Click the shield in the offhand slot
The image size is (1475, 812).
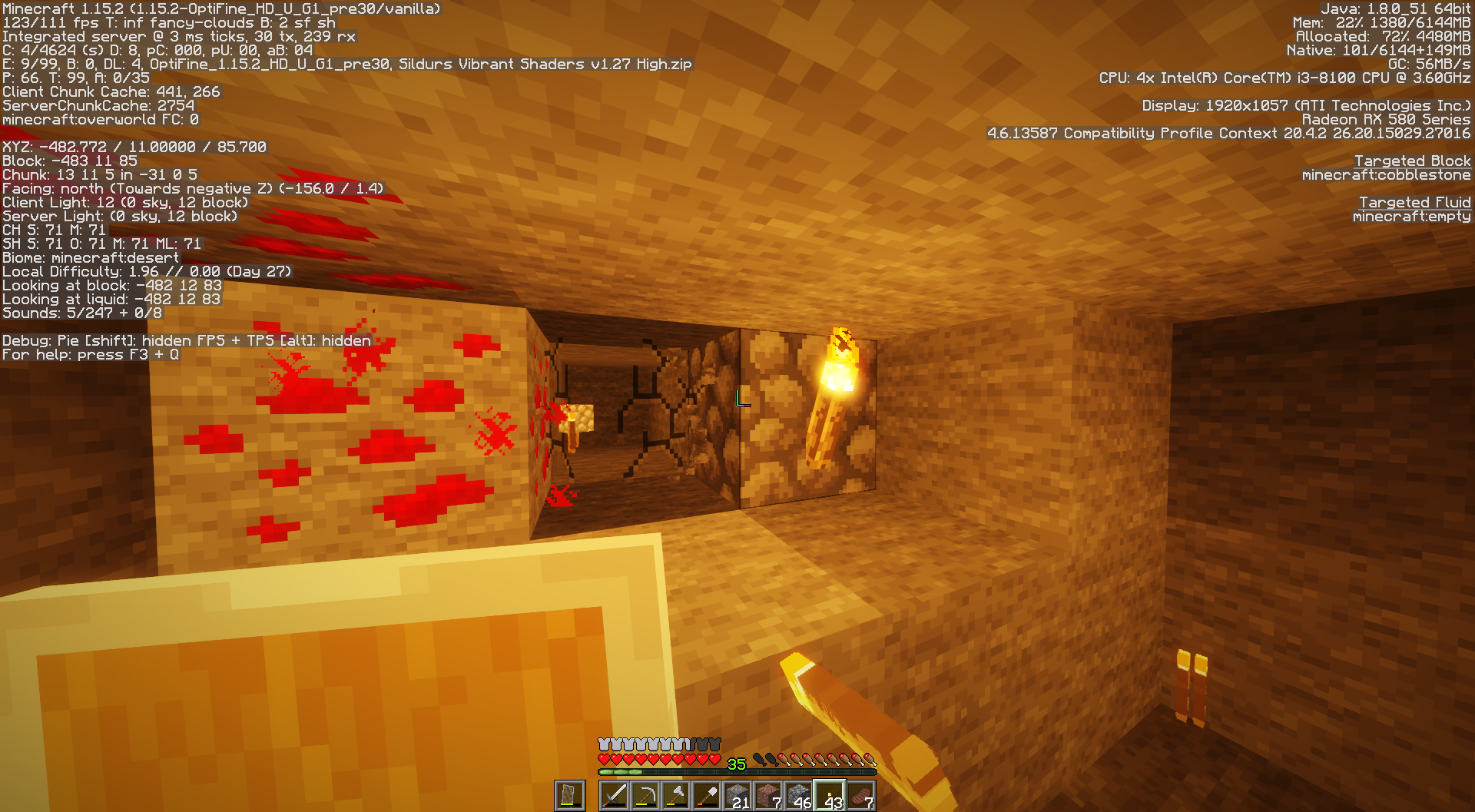(x=569, y=796)
